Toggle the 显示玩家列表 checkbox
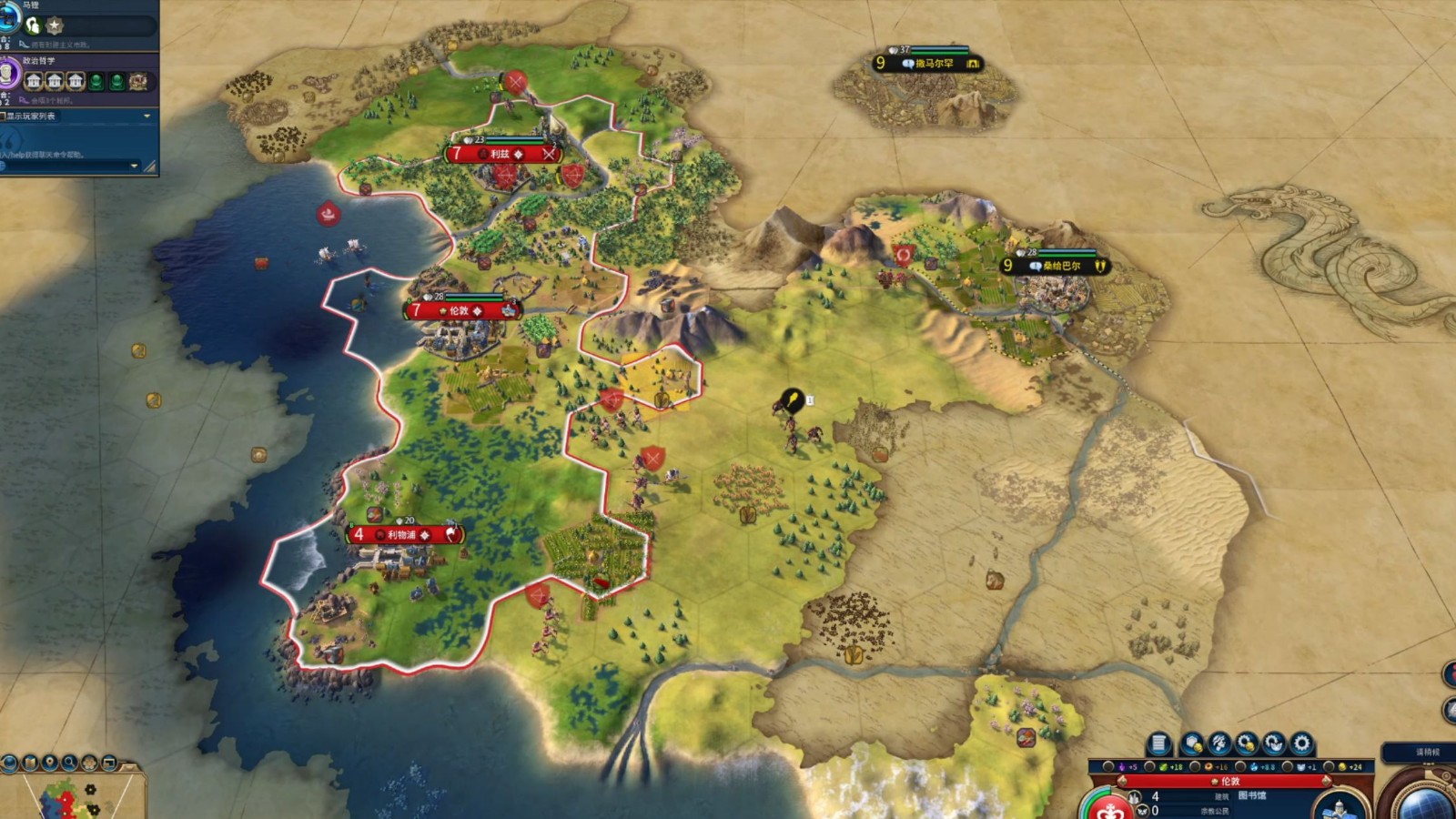 pos(5,116)
